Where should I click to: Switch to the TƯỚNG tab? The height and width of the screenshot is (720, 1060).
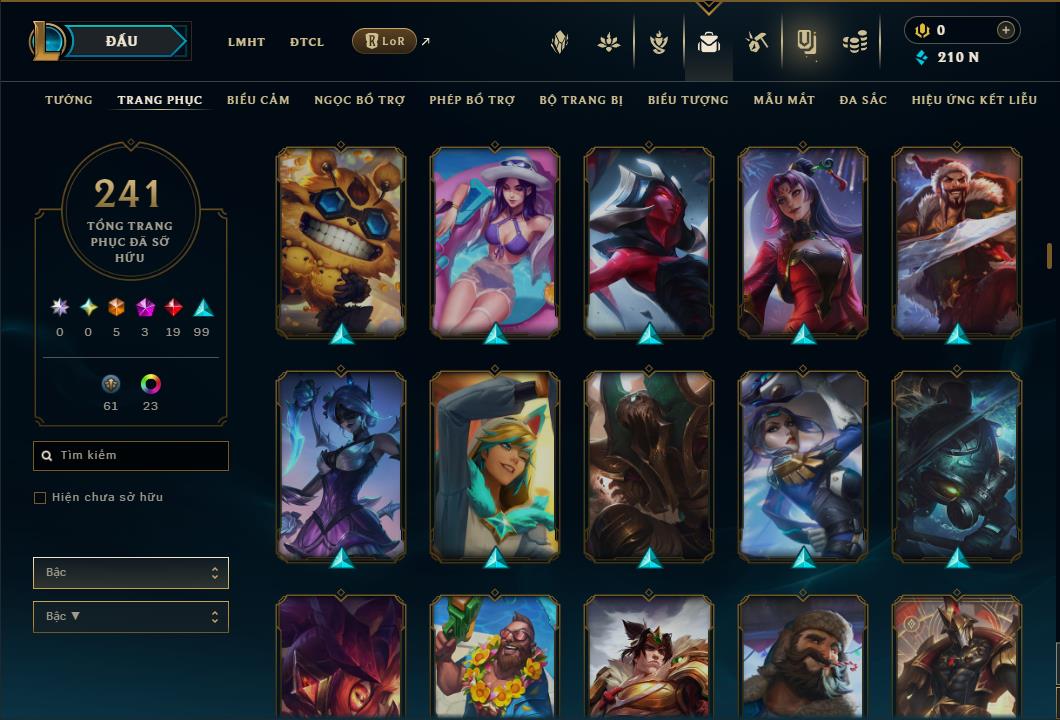click(69, 100)
